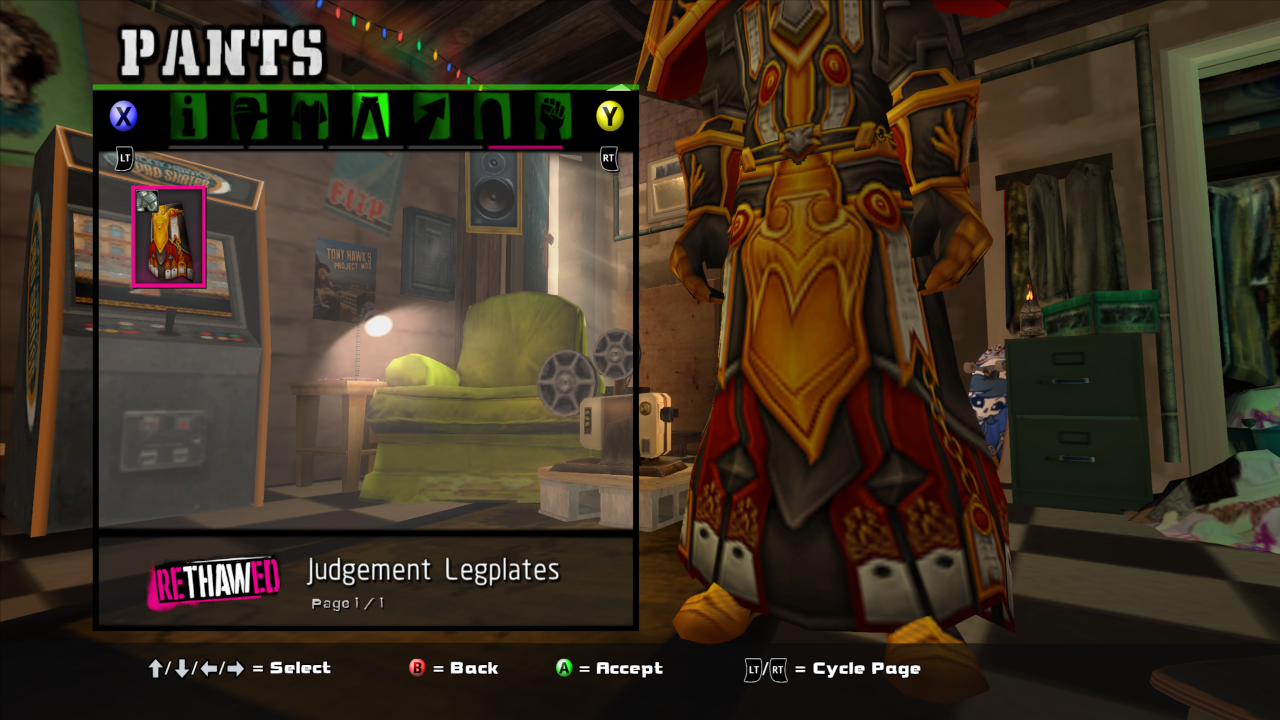Pick the Judgement Legplates thumbnail

click(x=169, y=237)
